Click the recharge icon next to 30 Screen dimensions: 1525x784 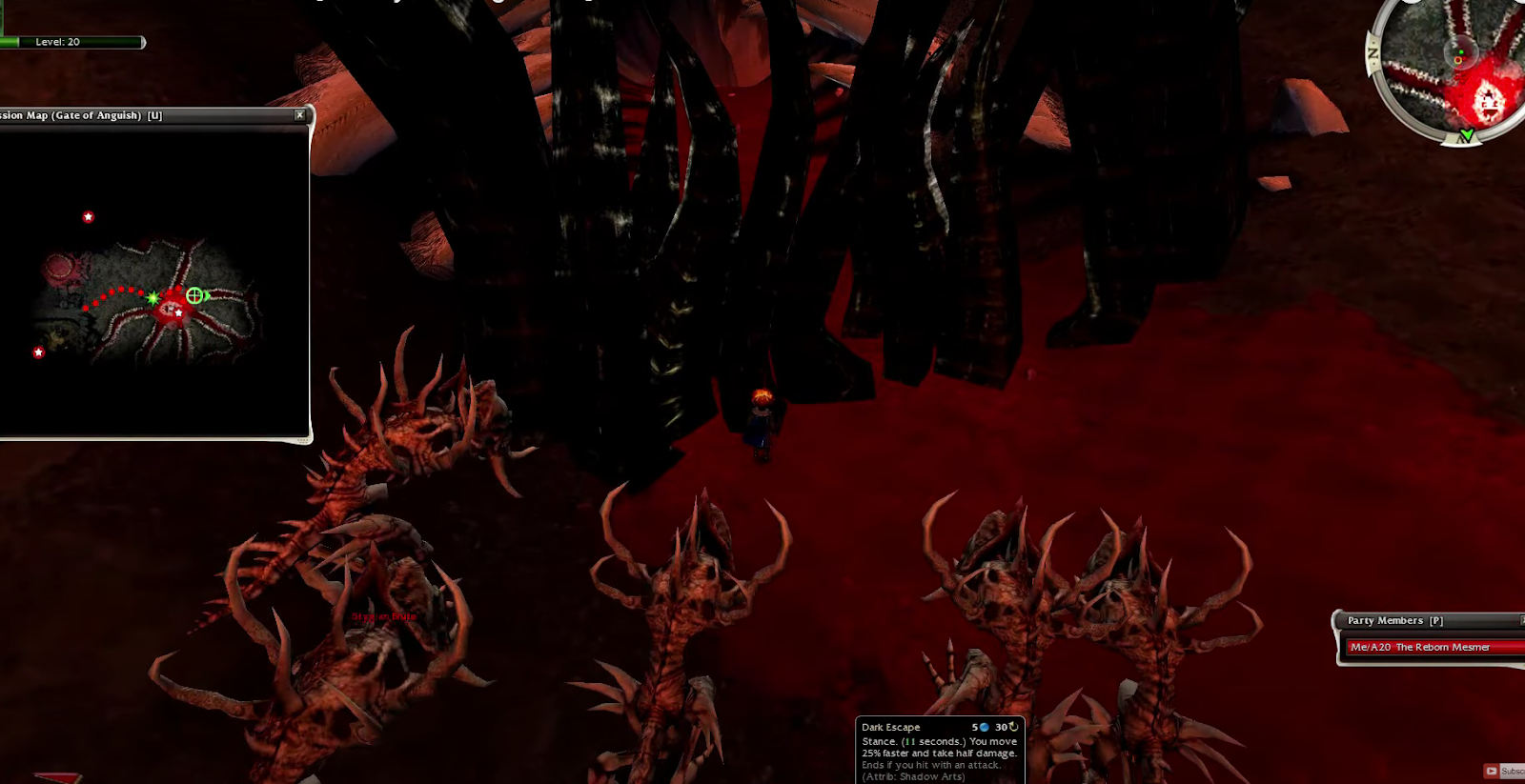pyautogui.click(x=1013, y=727)
